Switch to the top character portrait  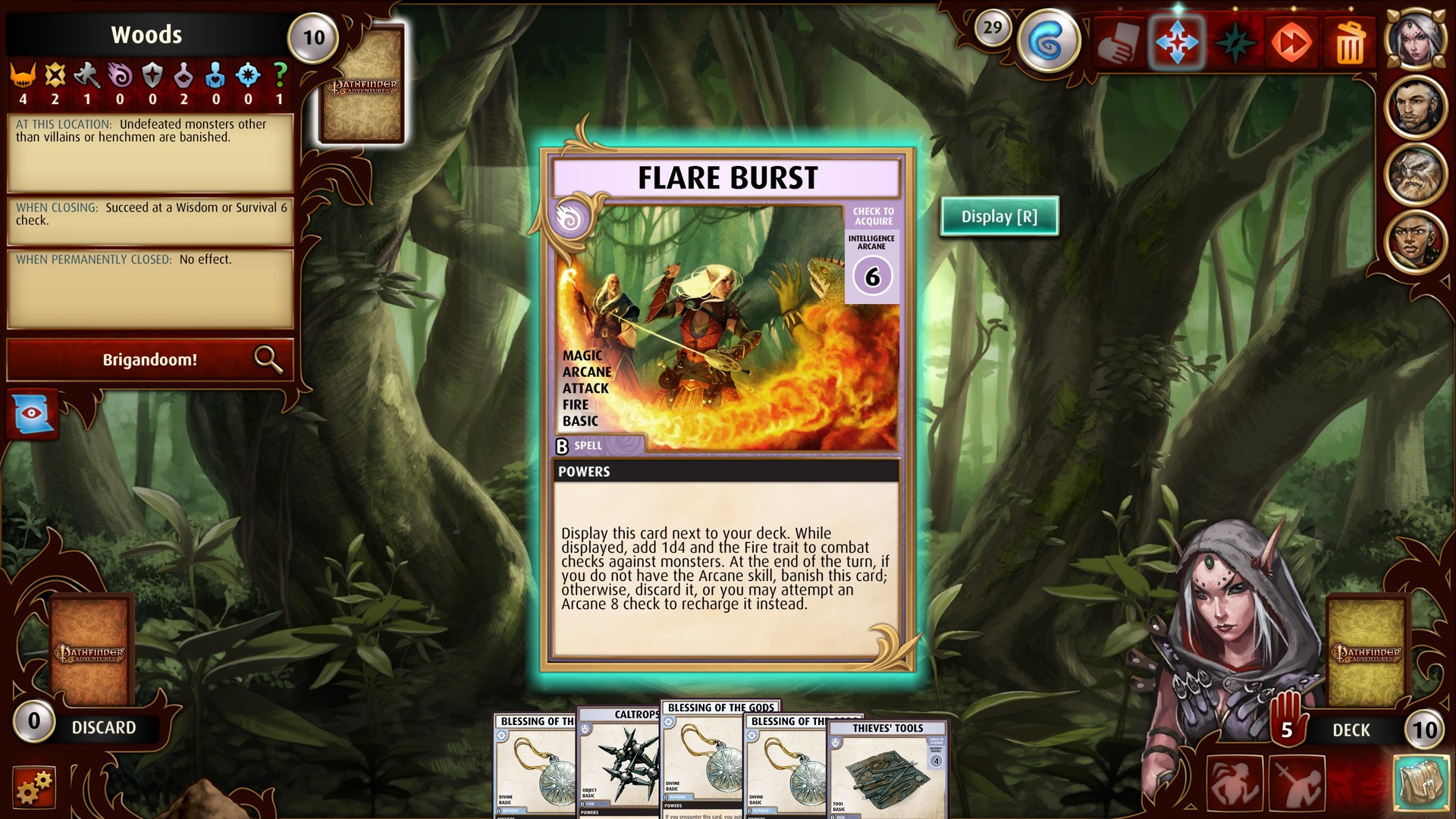(x=1417, y=39)
